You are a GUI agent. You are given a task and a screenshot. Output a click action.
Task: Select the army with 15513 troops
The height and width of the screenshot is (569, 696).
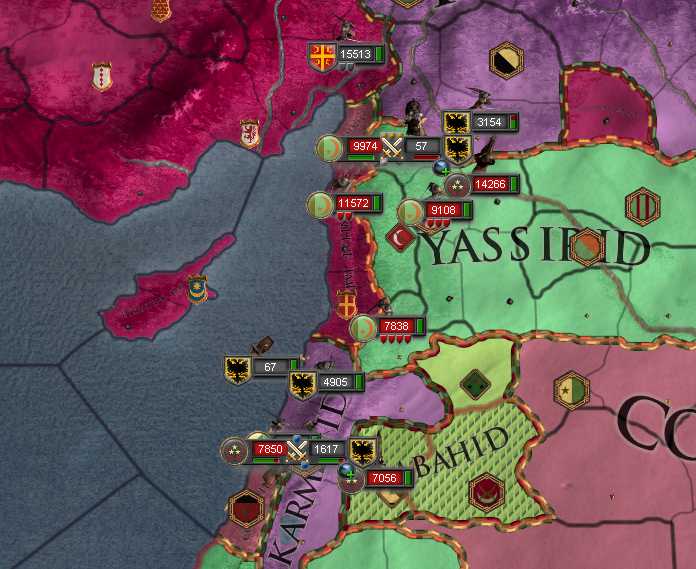pyautogui.click(x=354, y=54)
